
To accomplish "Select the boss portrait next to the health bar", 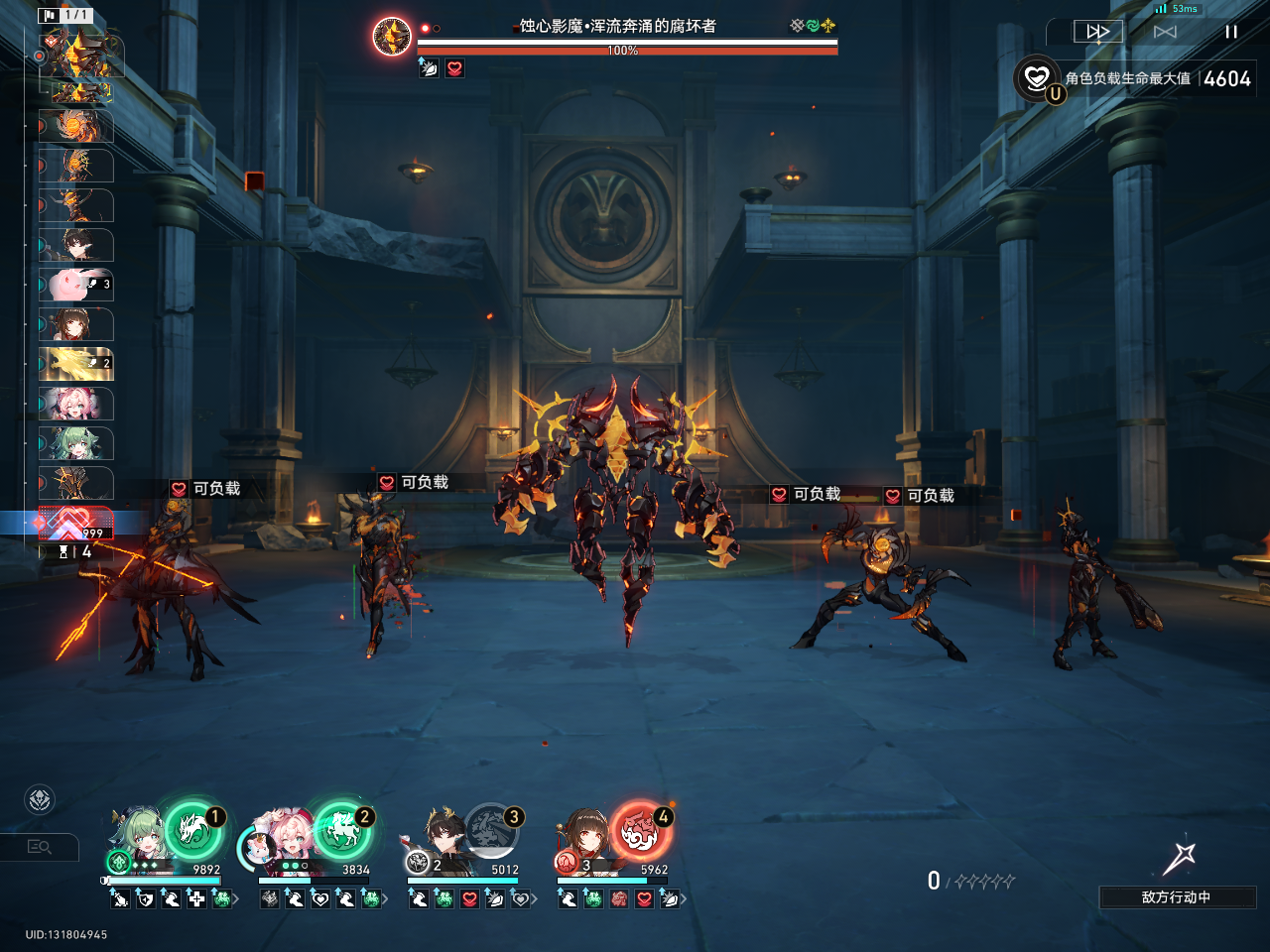I will pos(392,37).
